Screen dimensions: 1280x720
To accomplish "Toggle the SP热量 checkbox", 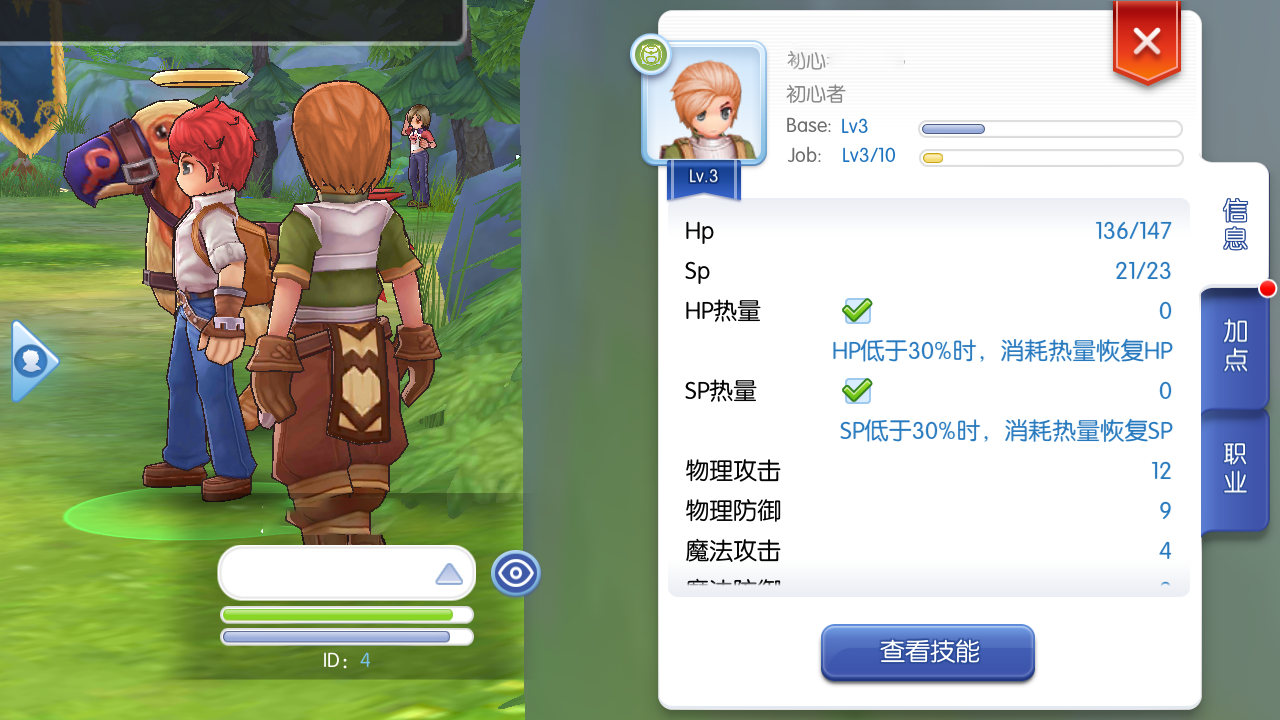I will 857,391.
